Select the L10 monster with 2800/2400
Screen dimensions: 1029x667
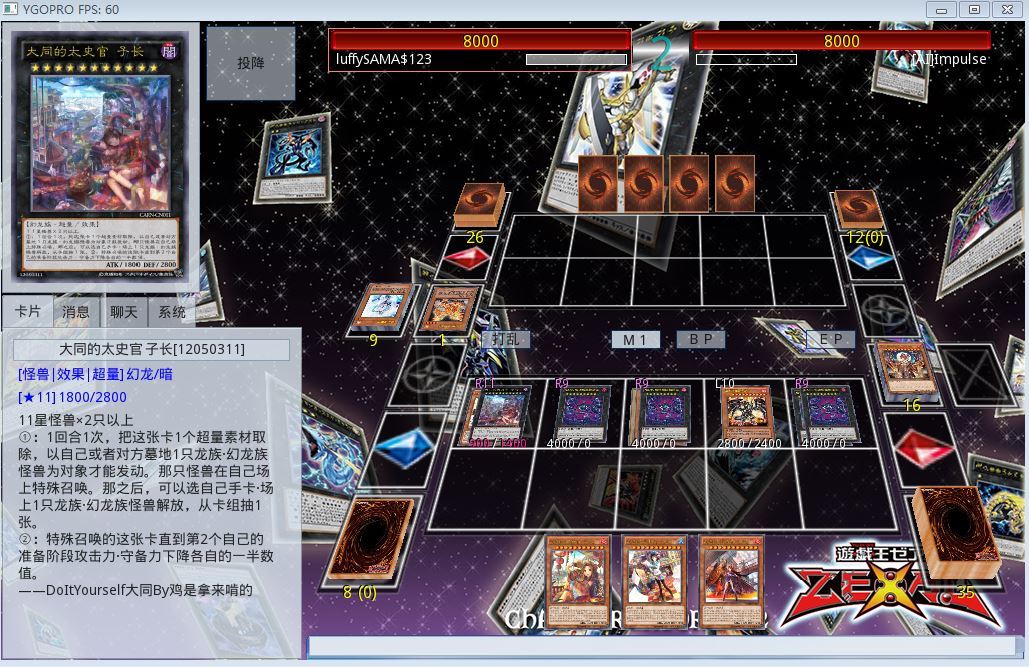coord(747,411)
